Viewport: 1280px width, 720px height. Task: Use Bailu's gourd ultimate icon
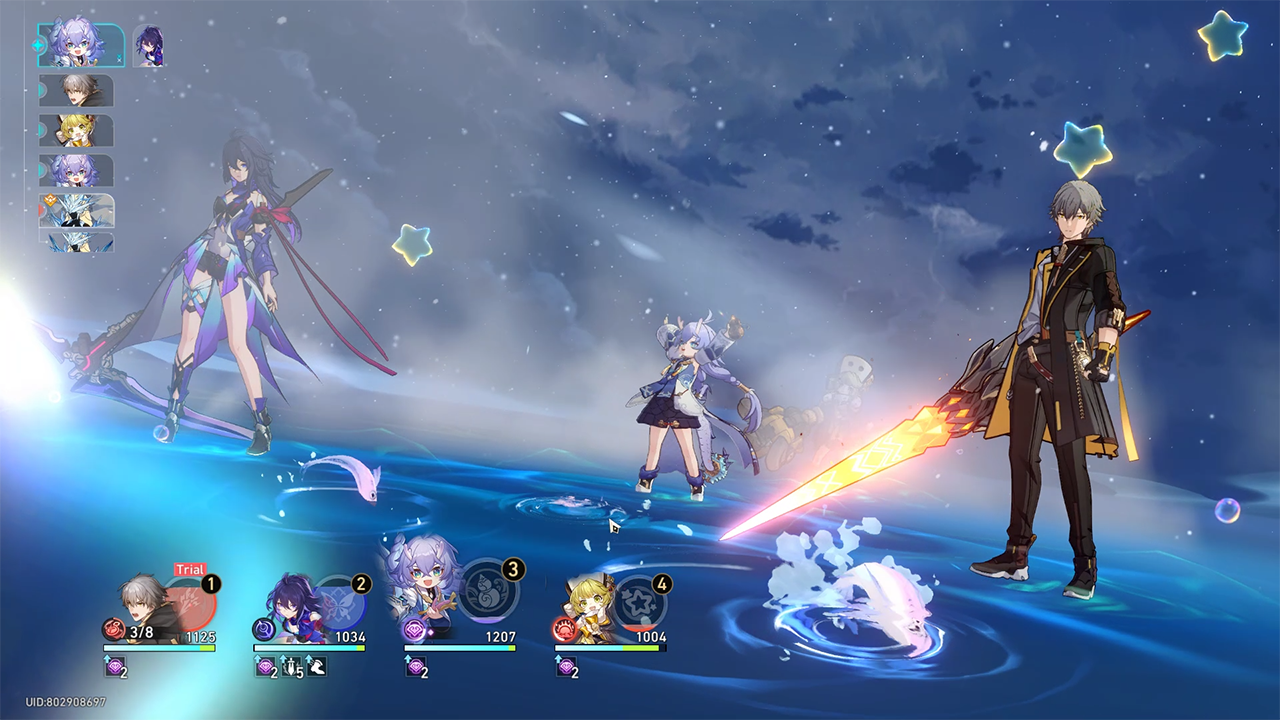pos(488,592)
